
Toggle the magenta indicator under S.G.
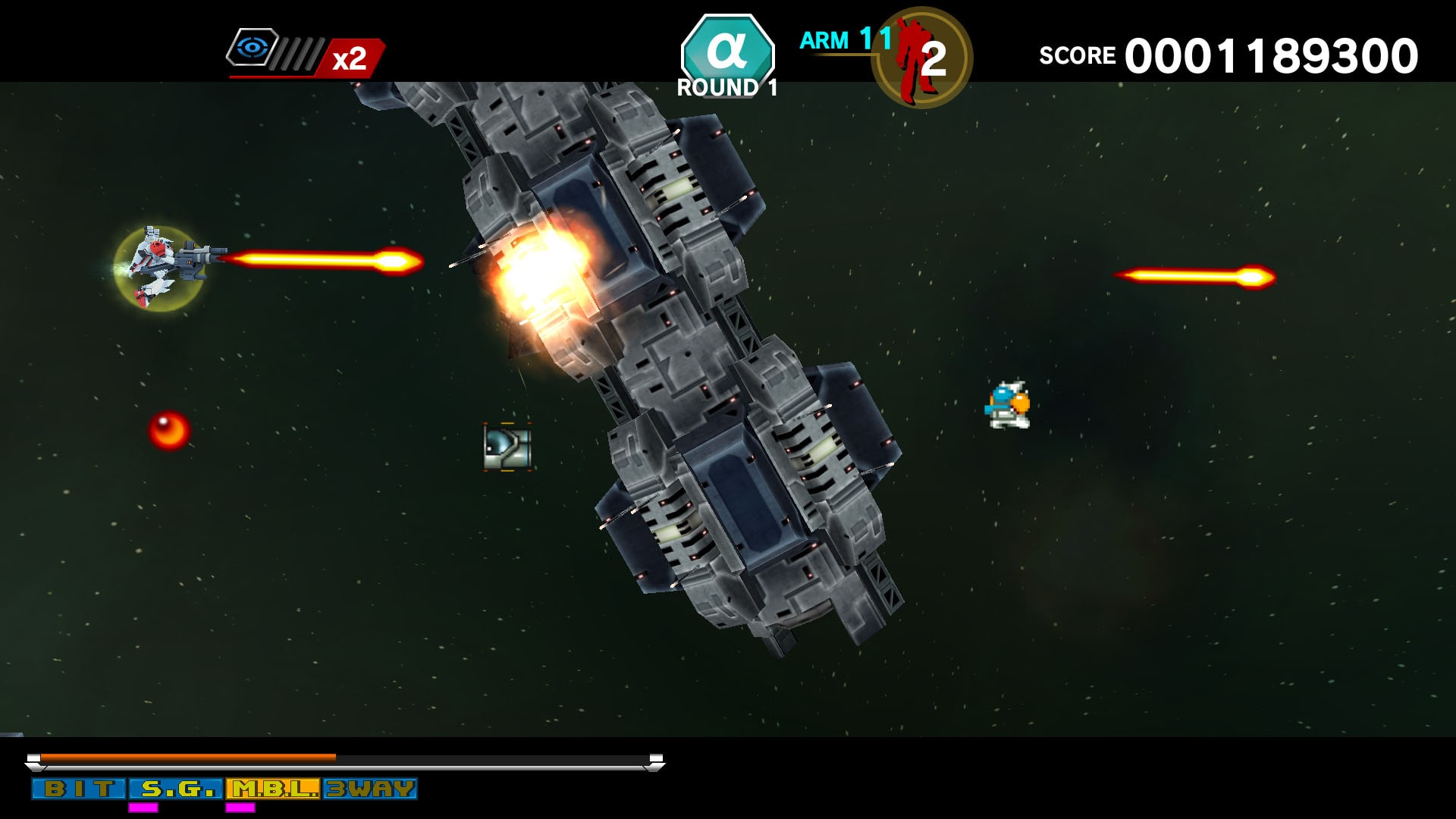pos(144,805)
